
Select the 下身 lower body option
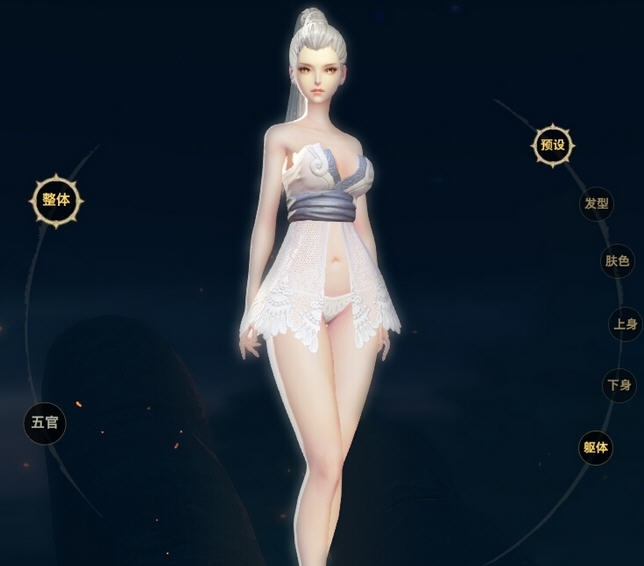tap(619, 385)
